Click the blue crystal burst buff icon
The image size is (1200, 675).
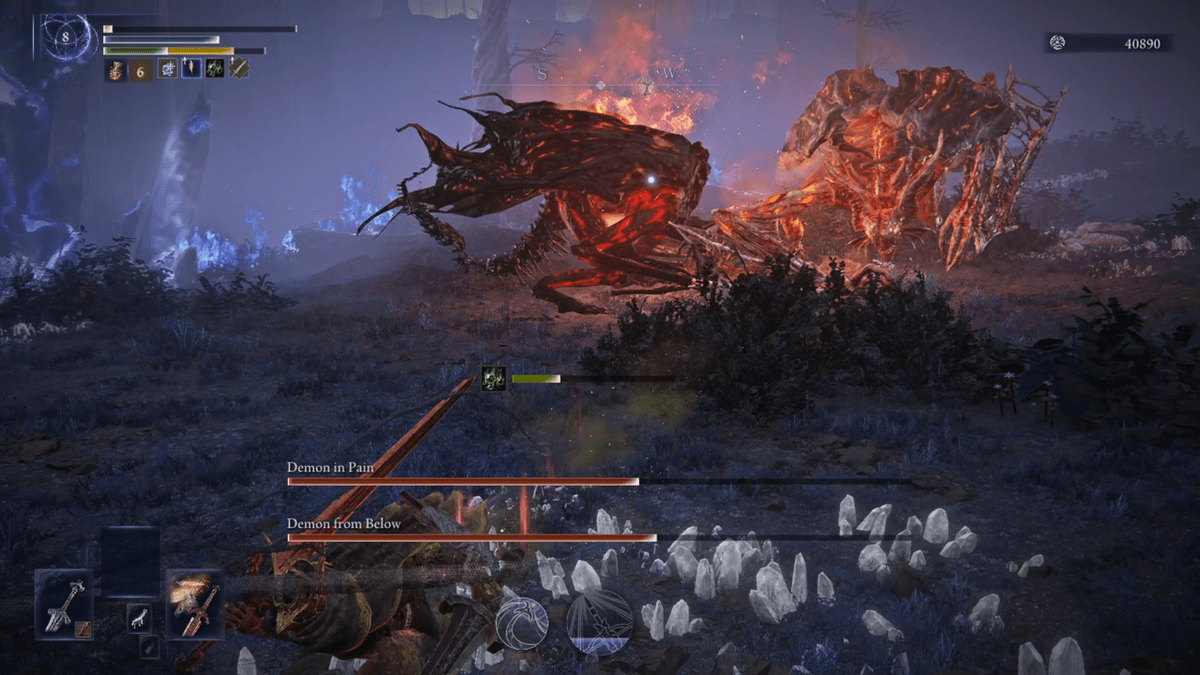point(167,69)
